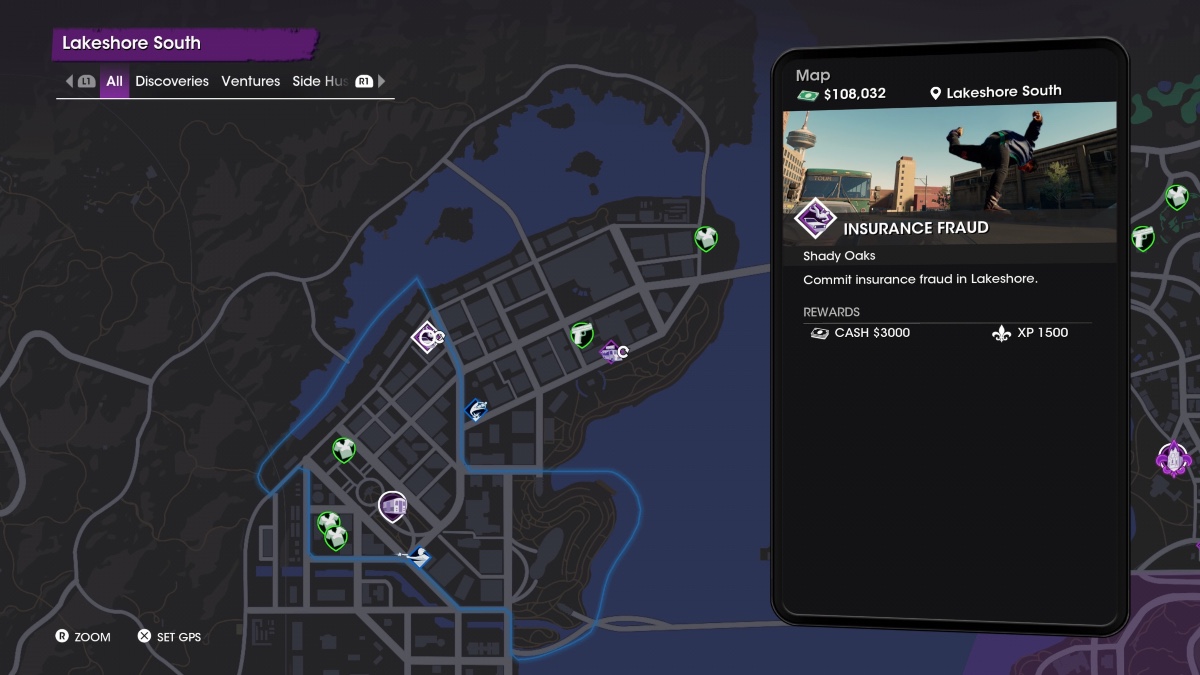Choose the purple building pin marker
The height and width of the screenshot is (675, 1200).
(x=394, y=505)
